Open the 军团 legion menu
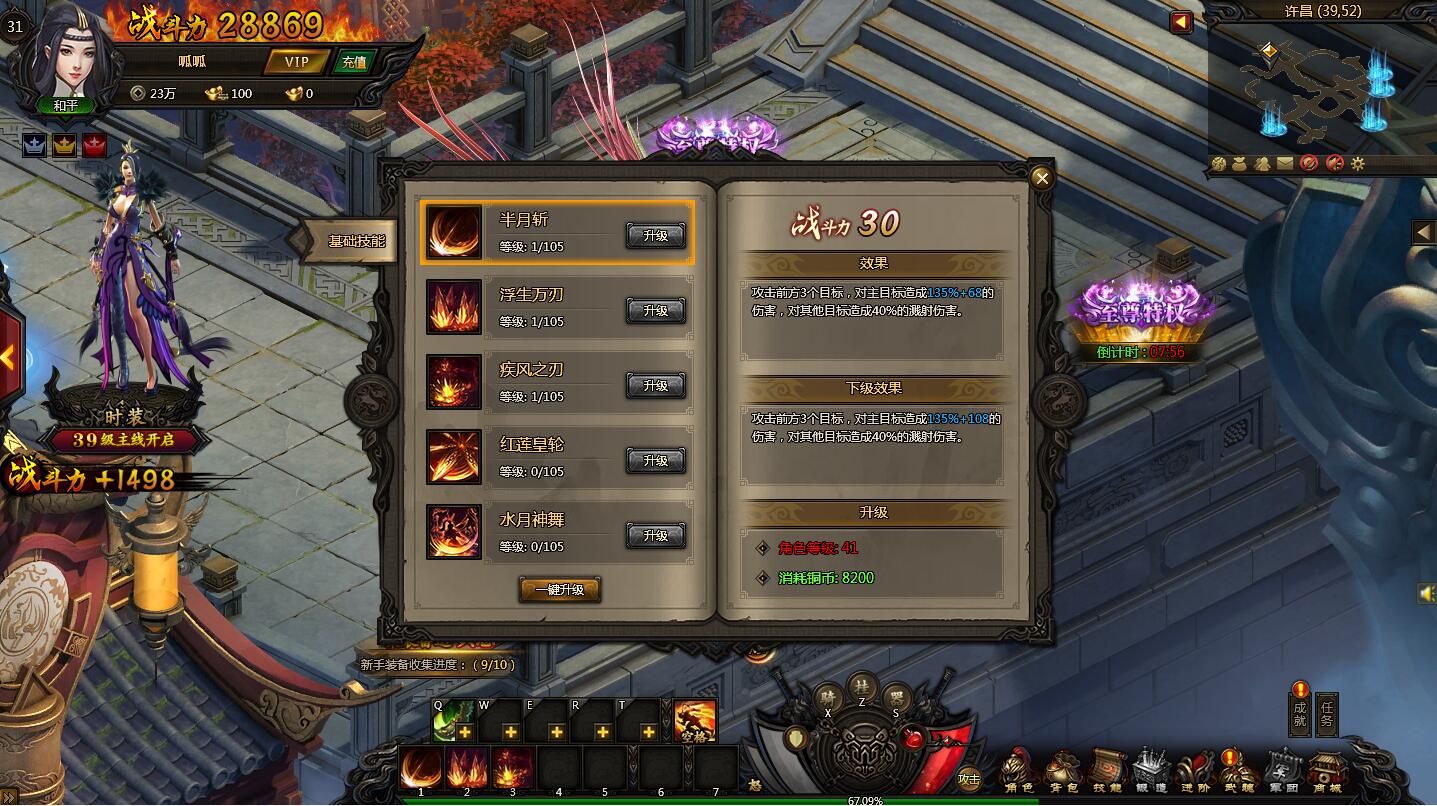The width and height of the screenshot is (1437, 806). 1283,772
